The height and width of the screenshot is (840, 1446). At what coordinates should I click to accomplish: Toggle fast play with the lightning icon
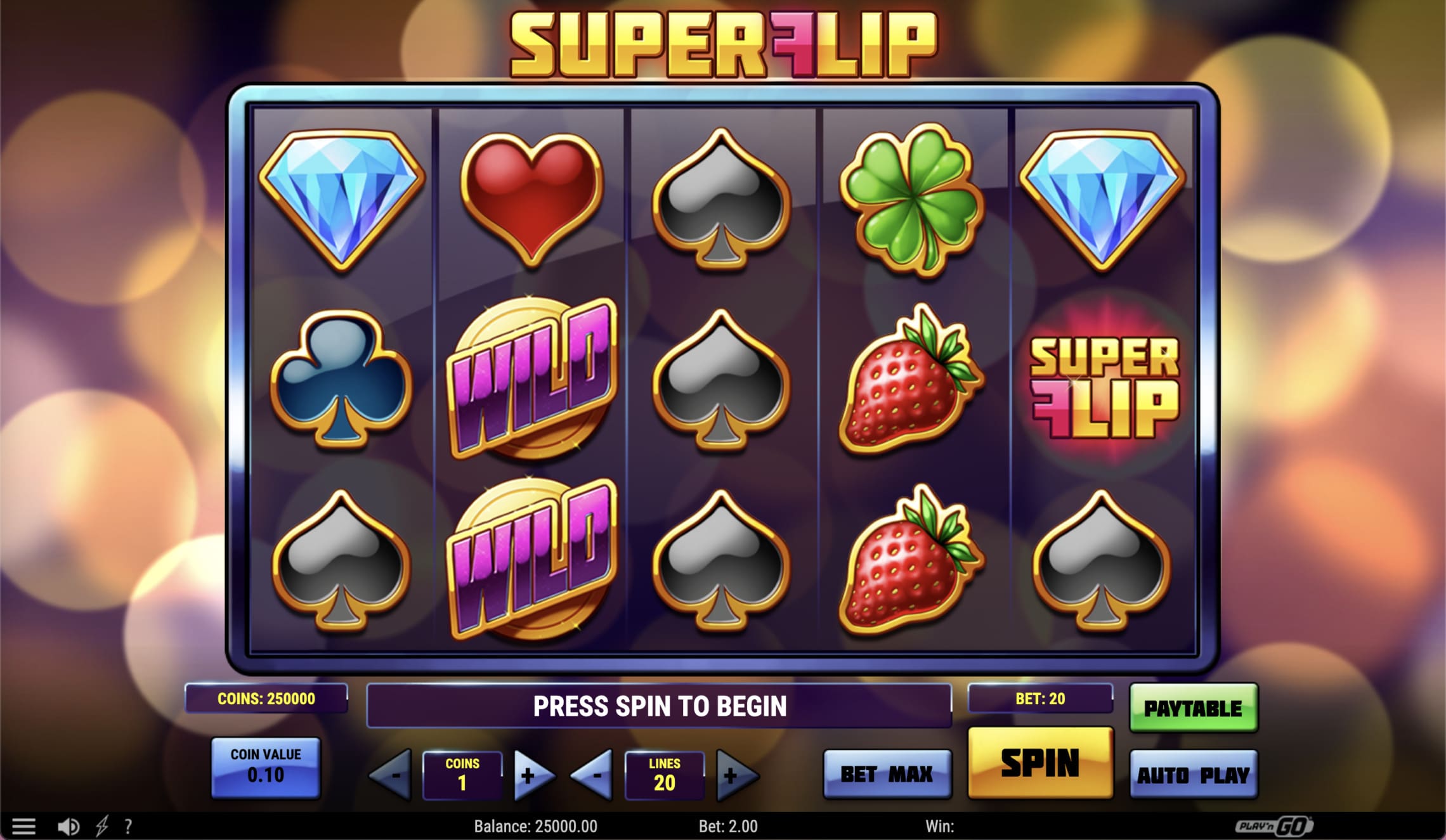click(101, 825)
